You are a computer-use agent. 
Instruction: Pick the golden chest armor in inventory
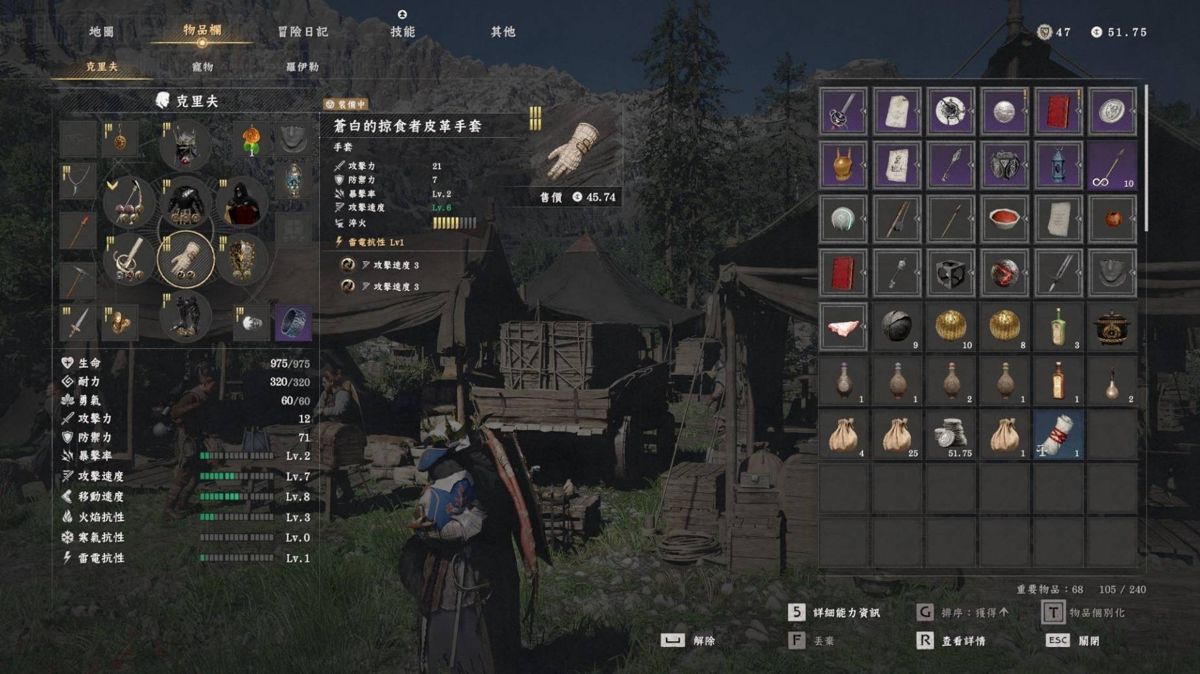pyautogui.click(x=844, y=164)
